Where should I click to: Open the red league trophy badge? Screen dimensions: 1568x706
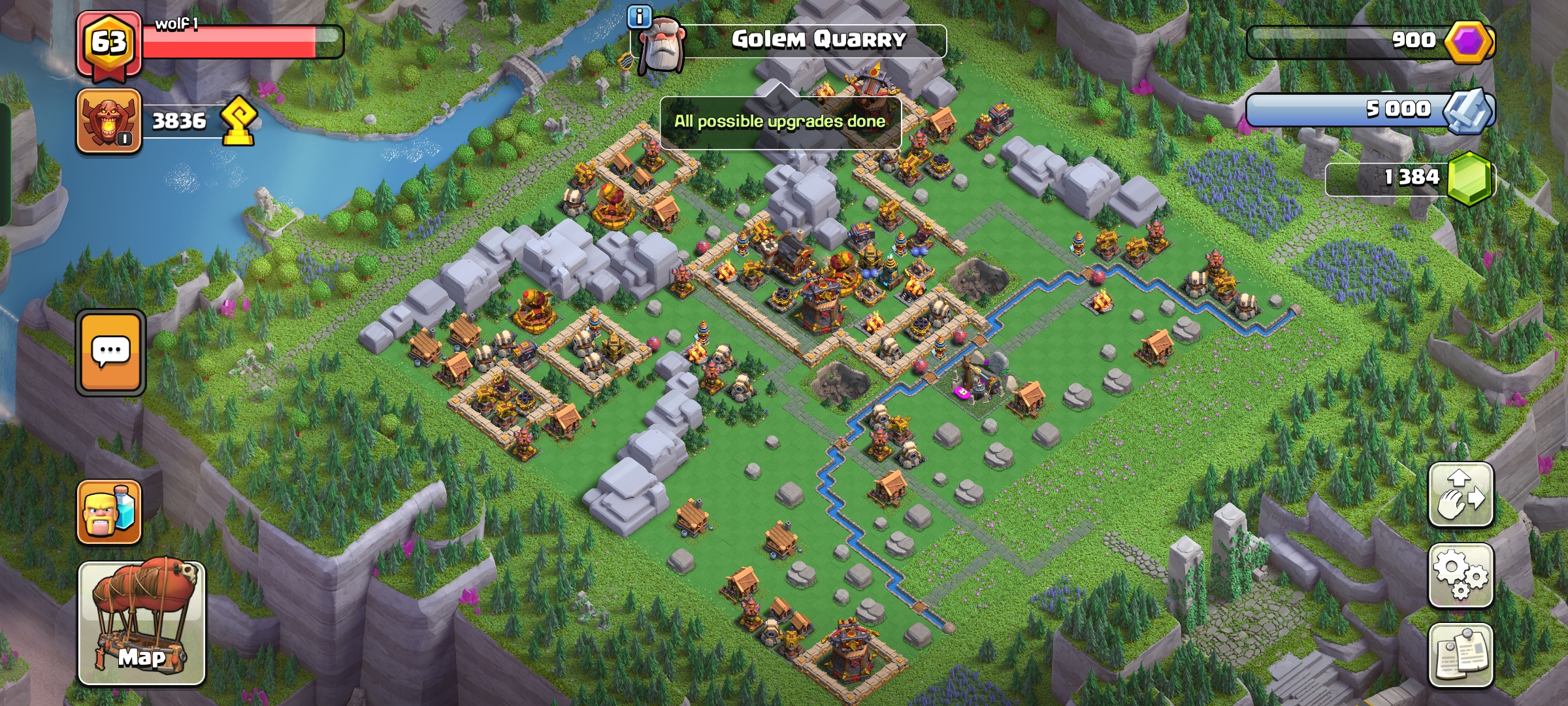(108, 122)
